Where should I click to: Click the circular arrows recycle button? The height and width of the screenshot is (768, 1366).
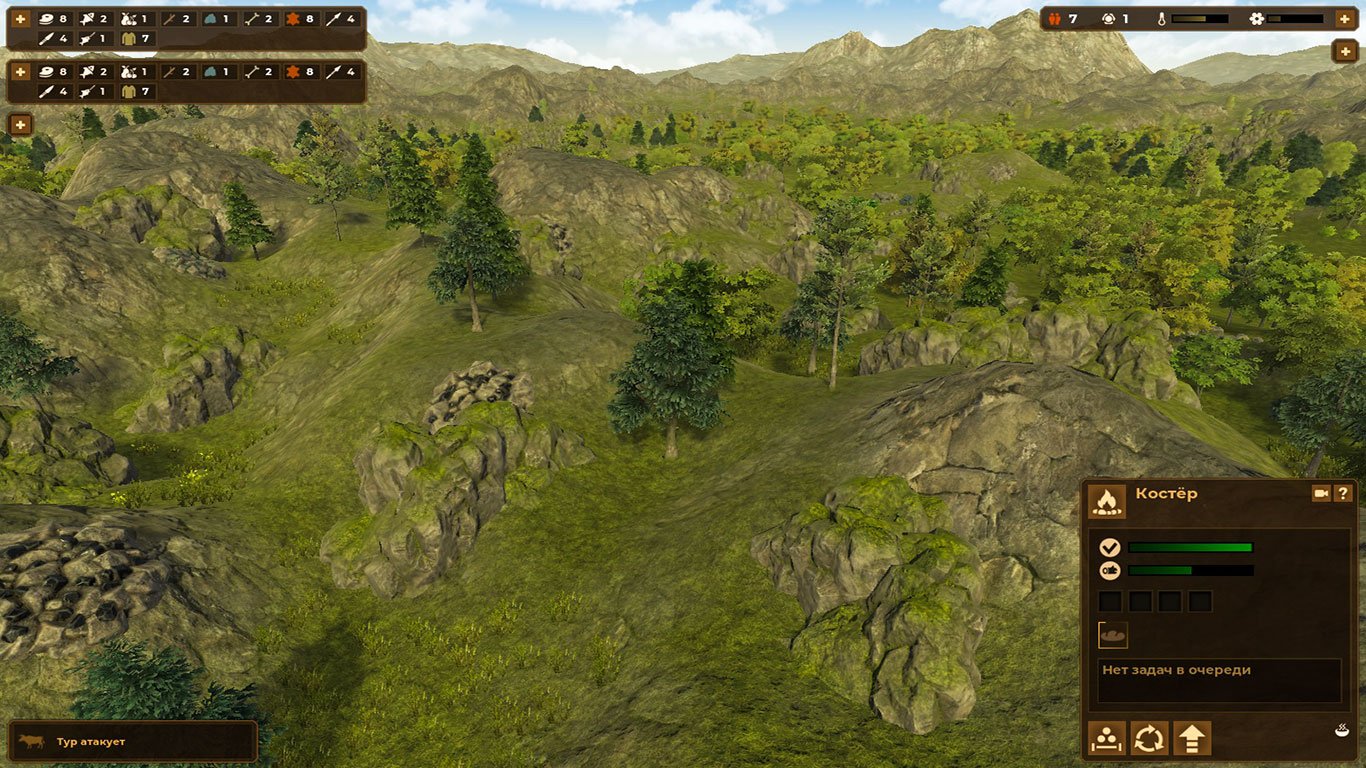1149,739
